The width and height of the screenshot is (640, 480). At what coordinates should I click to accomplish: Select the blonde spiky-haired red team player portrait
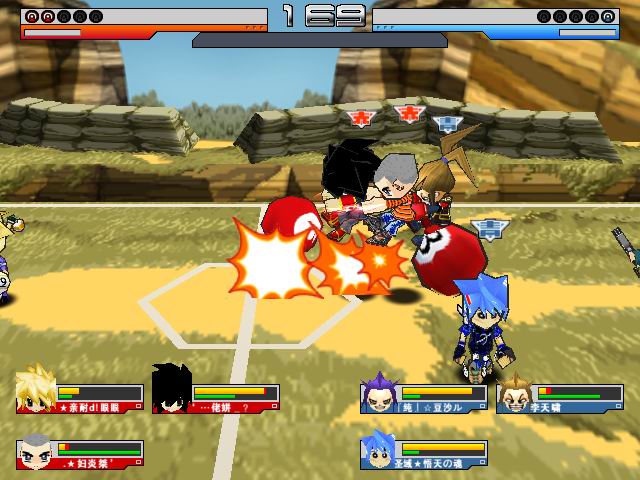point(36,390)
